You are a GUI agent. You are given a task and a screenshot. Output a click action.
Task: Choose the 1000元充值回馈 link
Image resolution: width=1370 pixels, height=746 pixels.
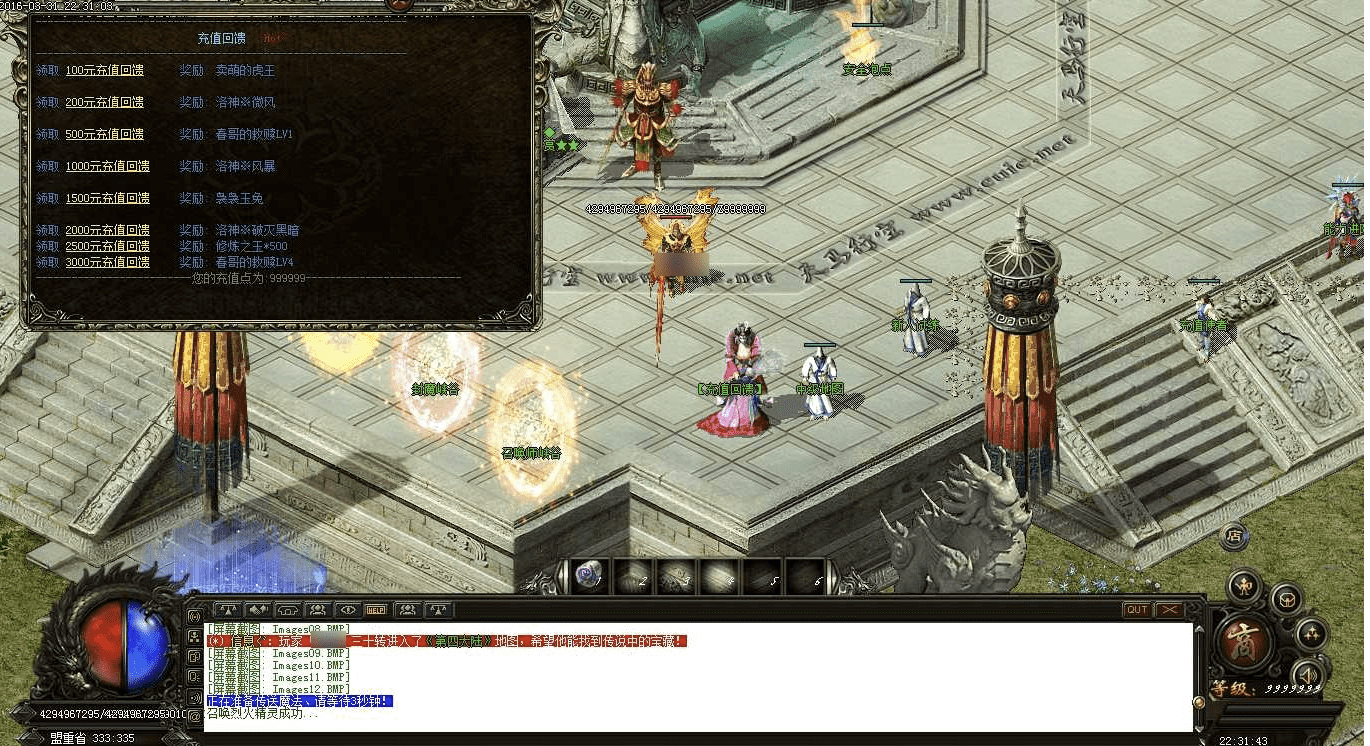pos(107,167)
